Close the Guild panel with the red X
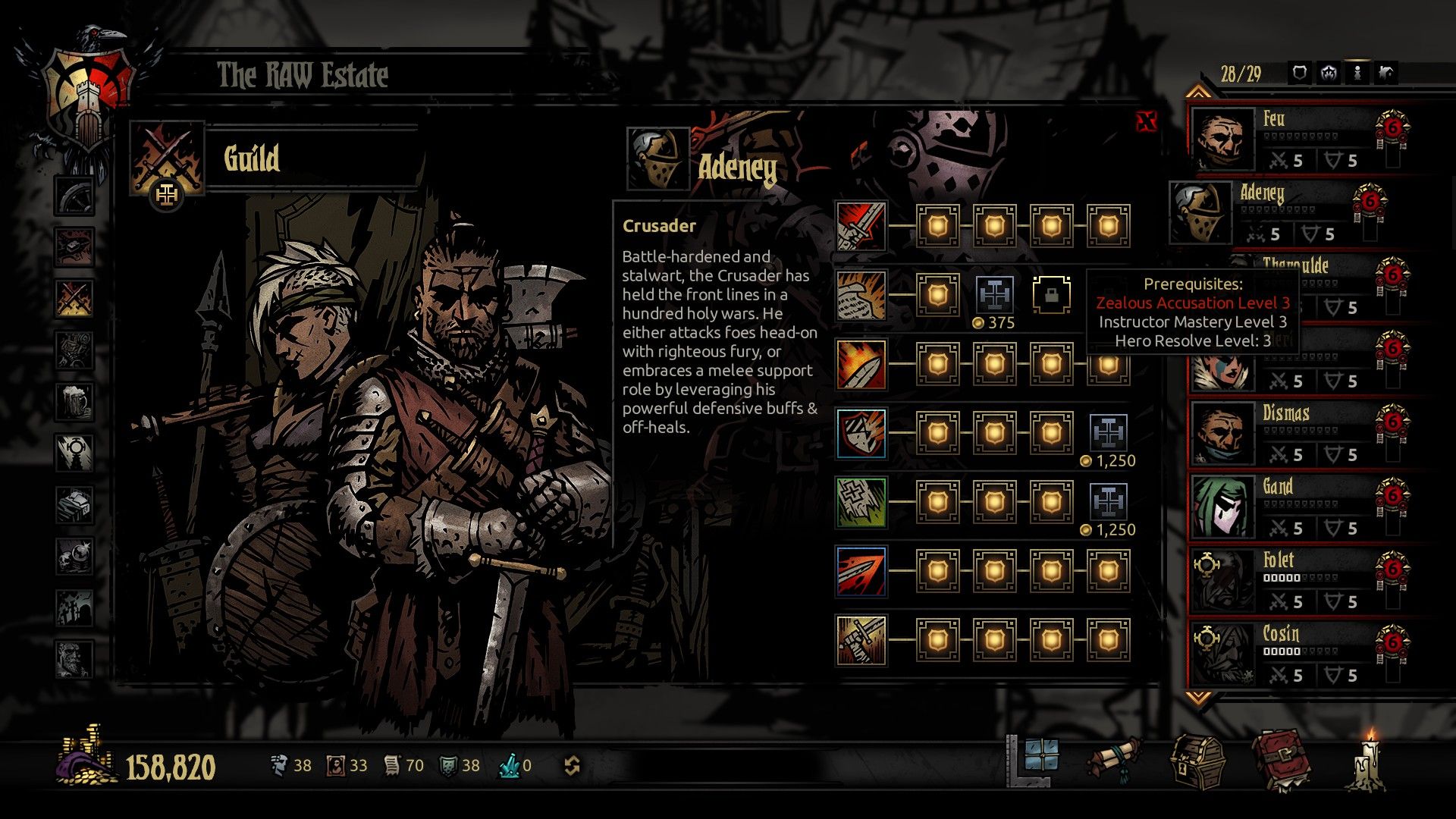The image size is (1456, 819). pyautogui.click(x=1147, y=119)
